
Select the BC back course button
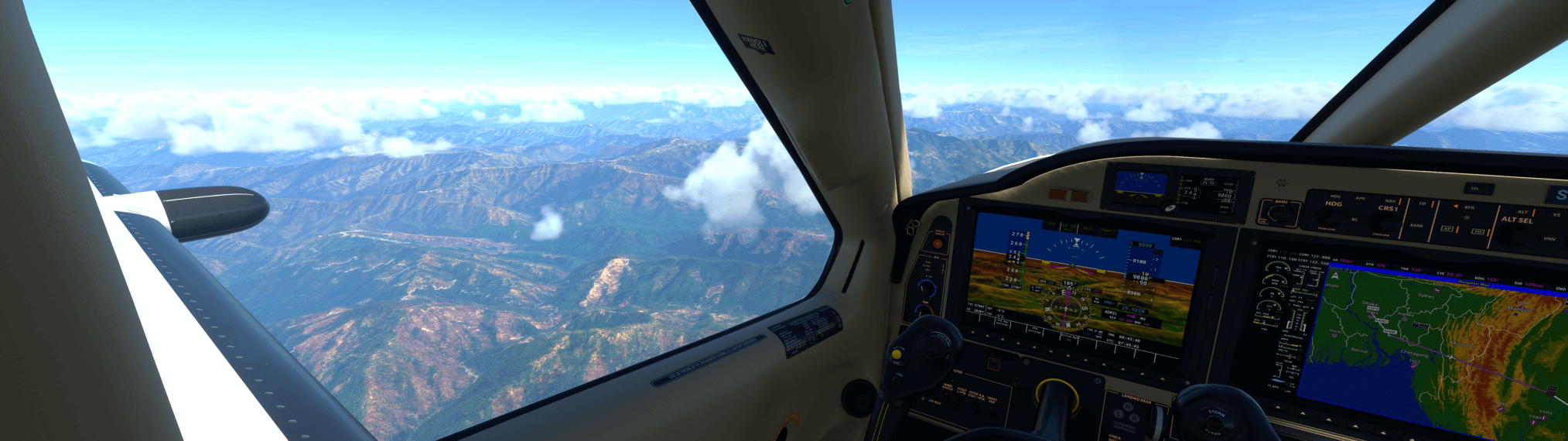[1354, 220]
